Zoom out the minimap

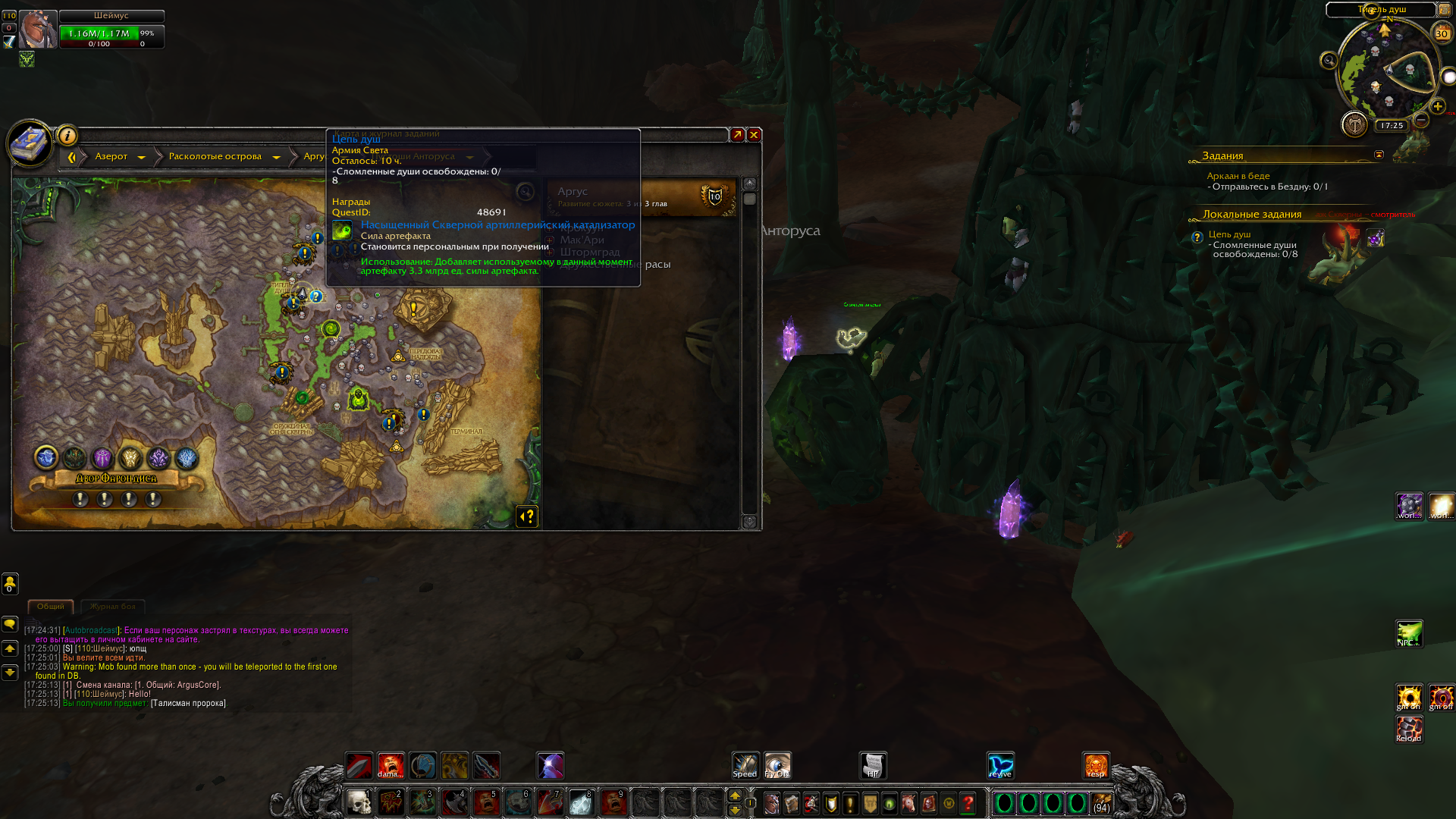(1421, 120)
